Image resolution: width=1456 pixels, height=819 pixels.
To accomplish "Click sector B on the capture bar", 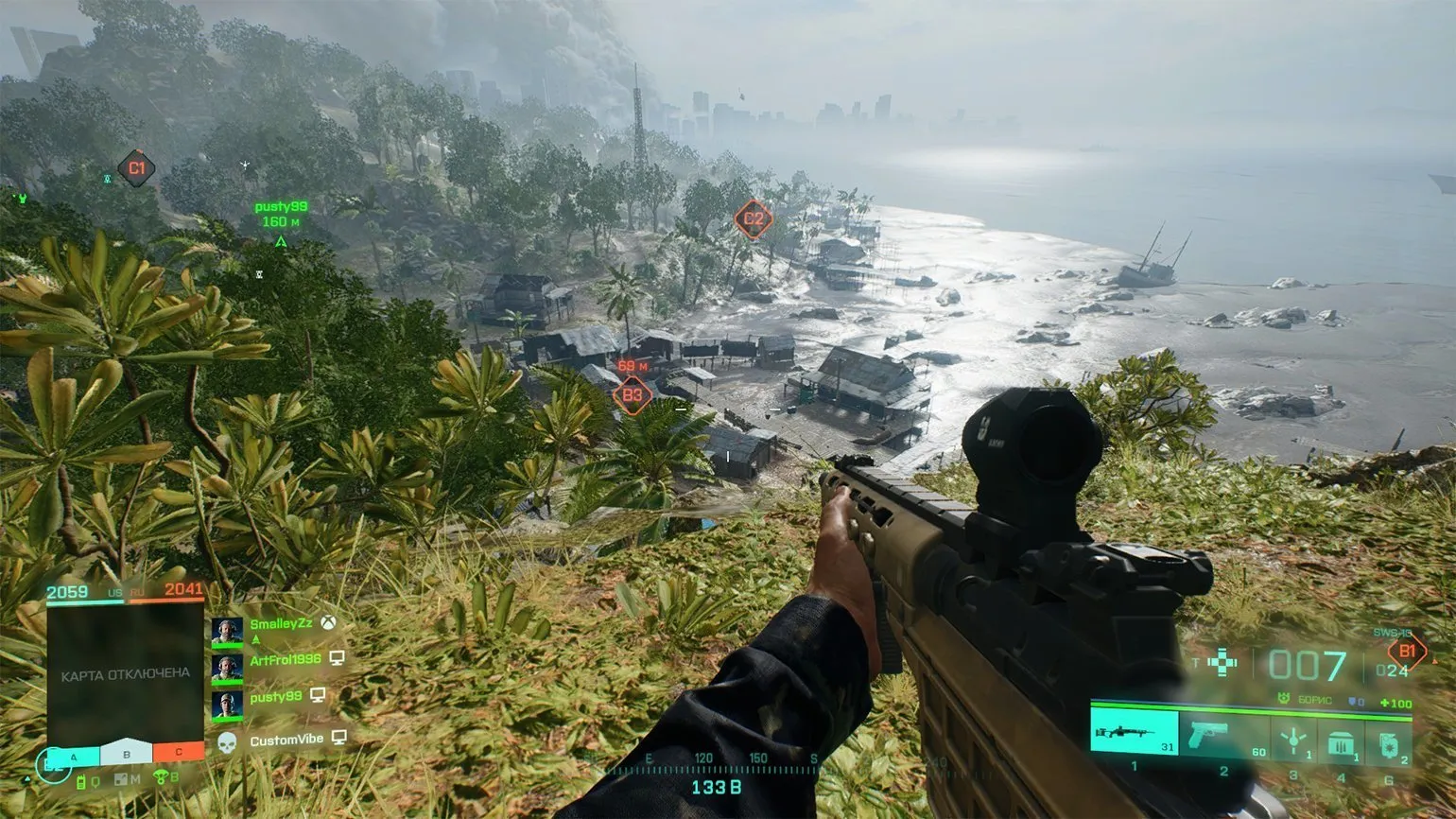I will click(126, 754).
